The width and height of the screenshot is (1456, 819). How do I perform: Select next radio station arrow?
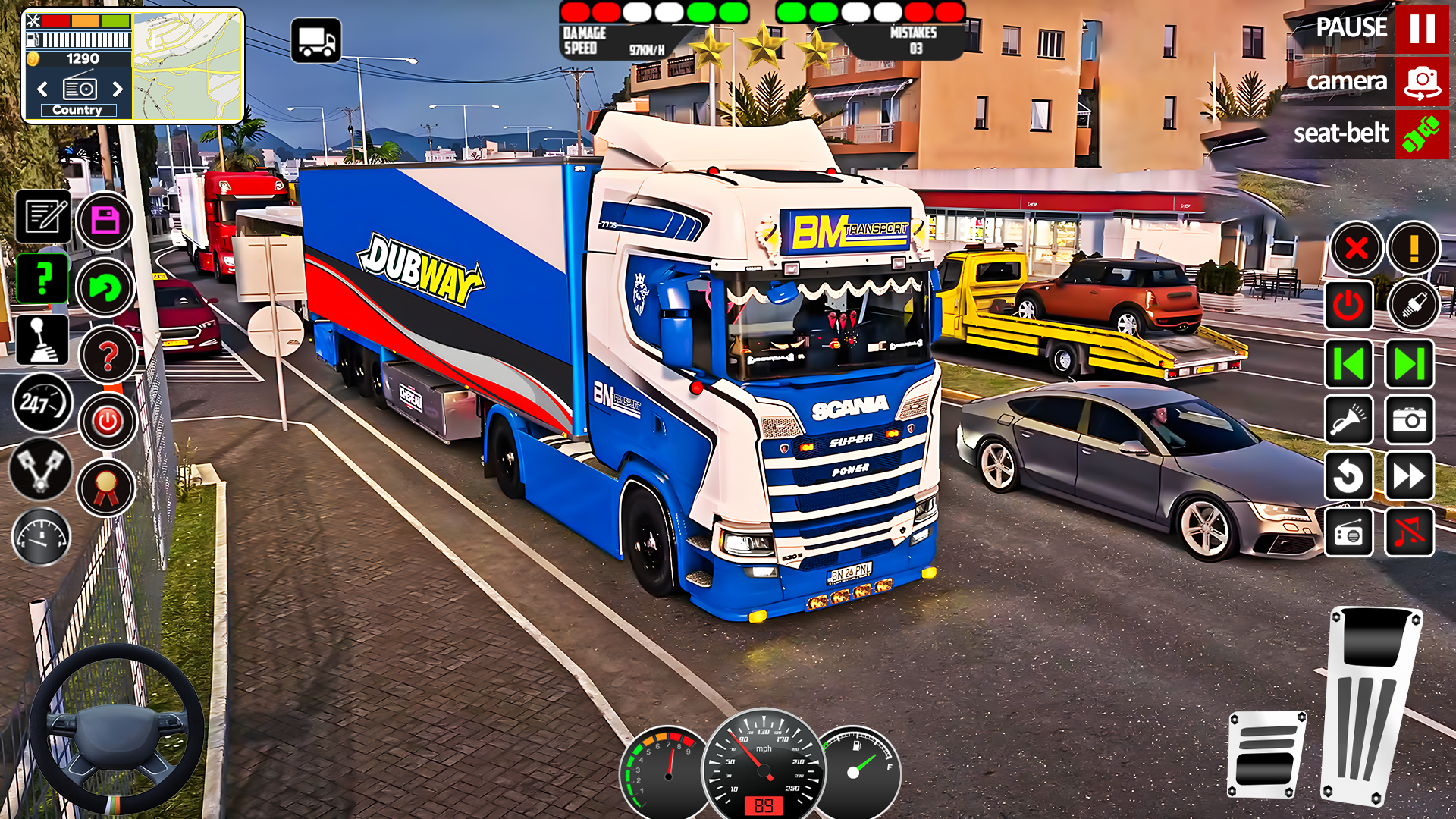pos(118,89)
